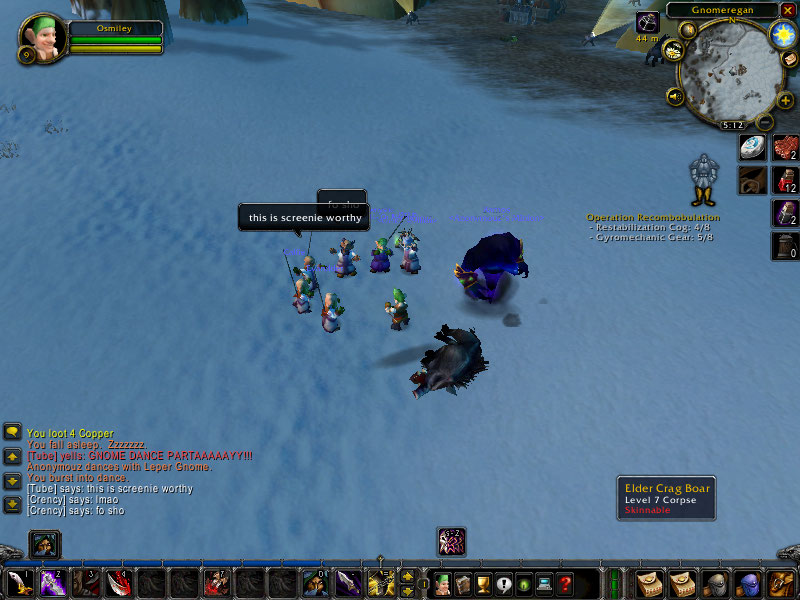The width and height of the screenshot is (800, 600).
Task: Page the action bar up
Action: [408, 575]
